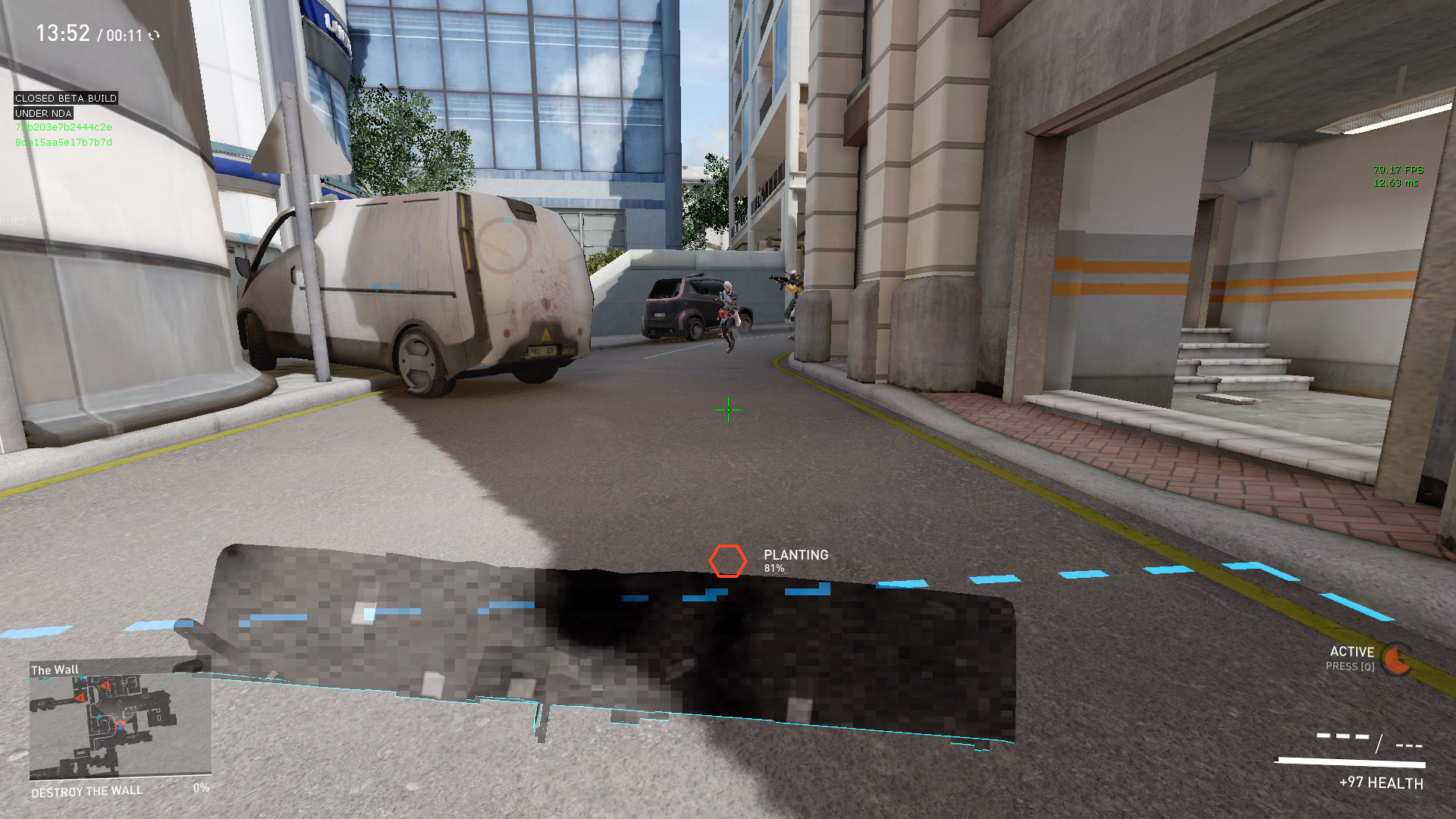1456x819 pixels.
Task: Open the minimap labeled The Wall
Action: (120, 725)
